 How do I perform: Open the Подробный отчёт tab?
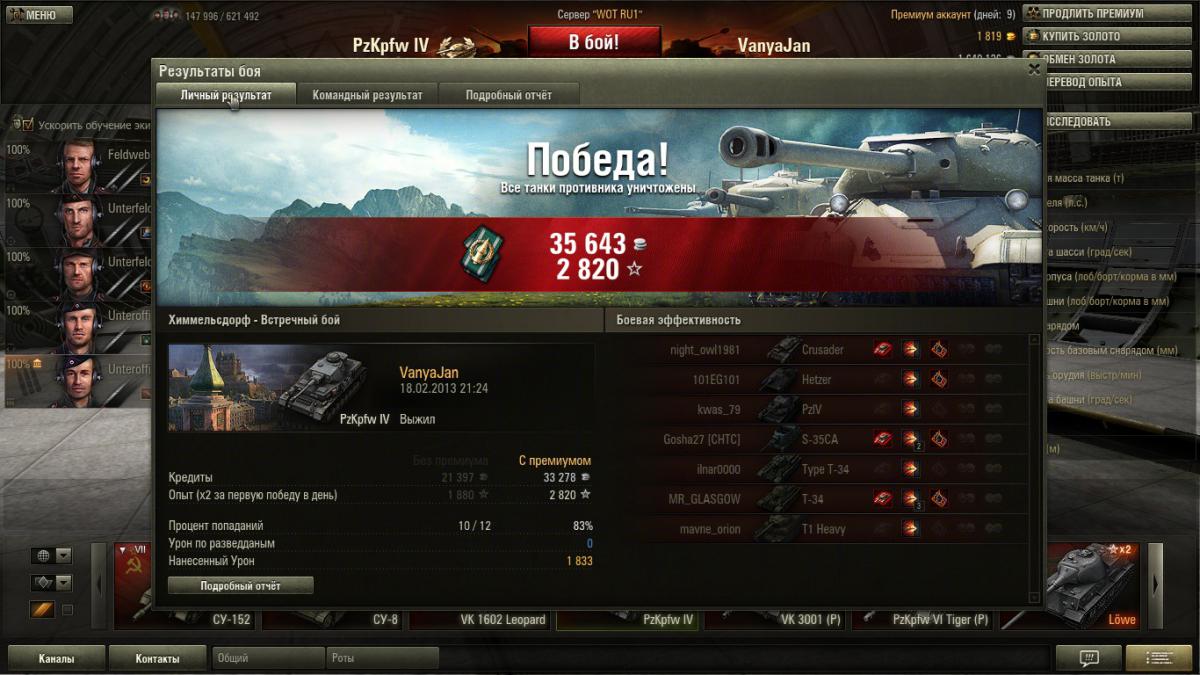509,95
